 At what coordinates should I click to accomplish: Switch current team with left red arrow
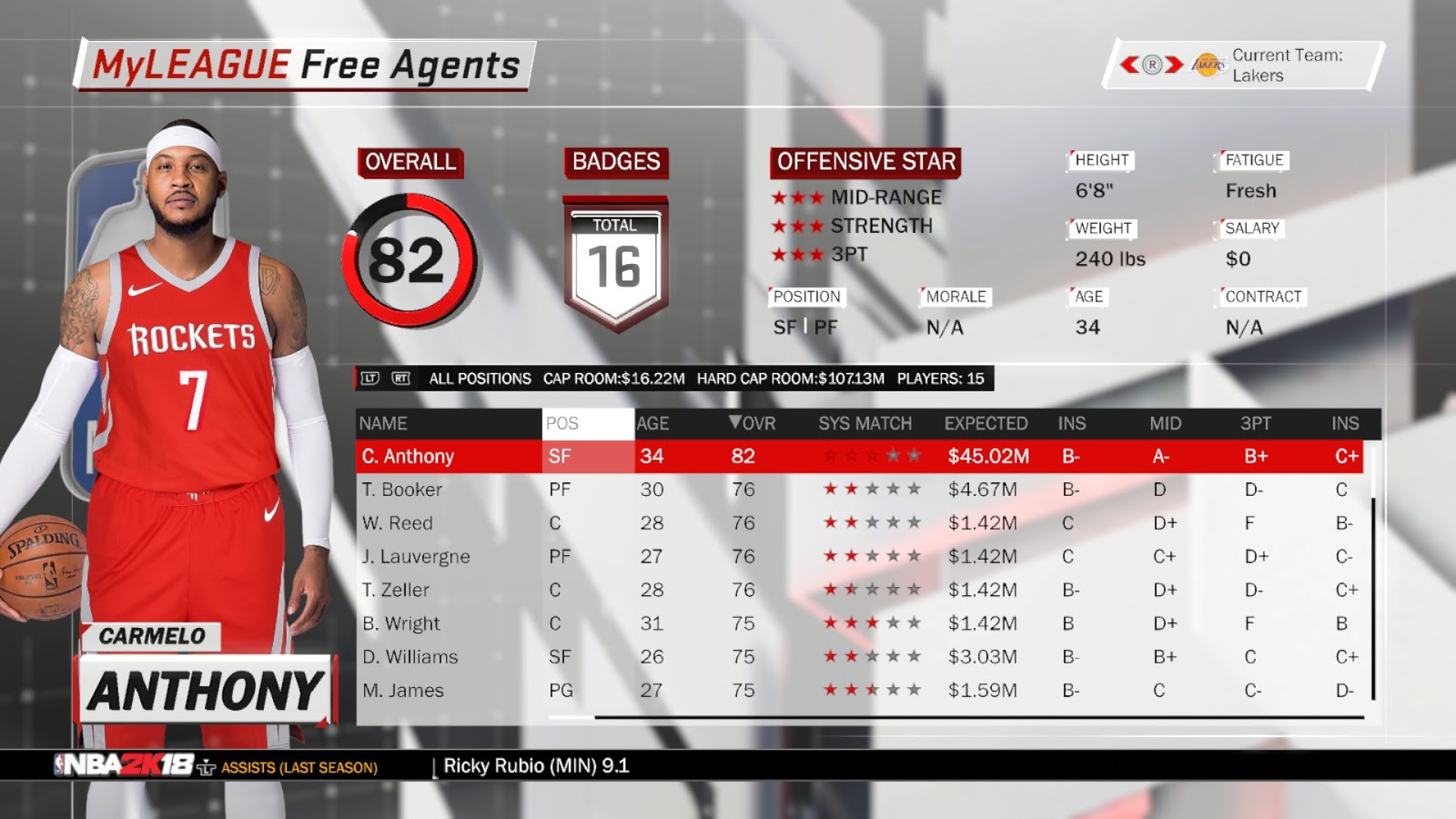click(1129, 65)
